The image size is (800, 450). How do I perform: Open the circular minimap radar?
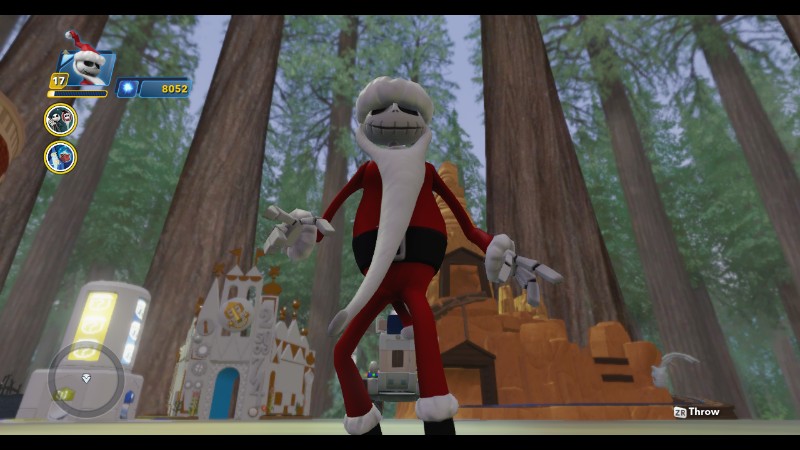pyautogui.click(x=85, y=378)
